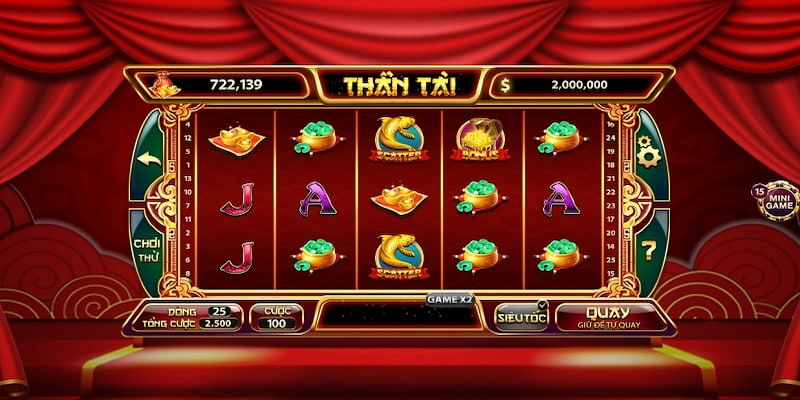The image size is (800, 400).
Task: Change the Cược bet amount
Action: [x=276, y=317]
